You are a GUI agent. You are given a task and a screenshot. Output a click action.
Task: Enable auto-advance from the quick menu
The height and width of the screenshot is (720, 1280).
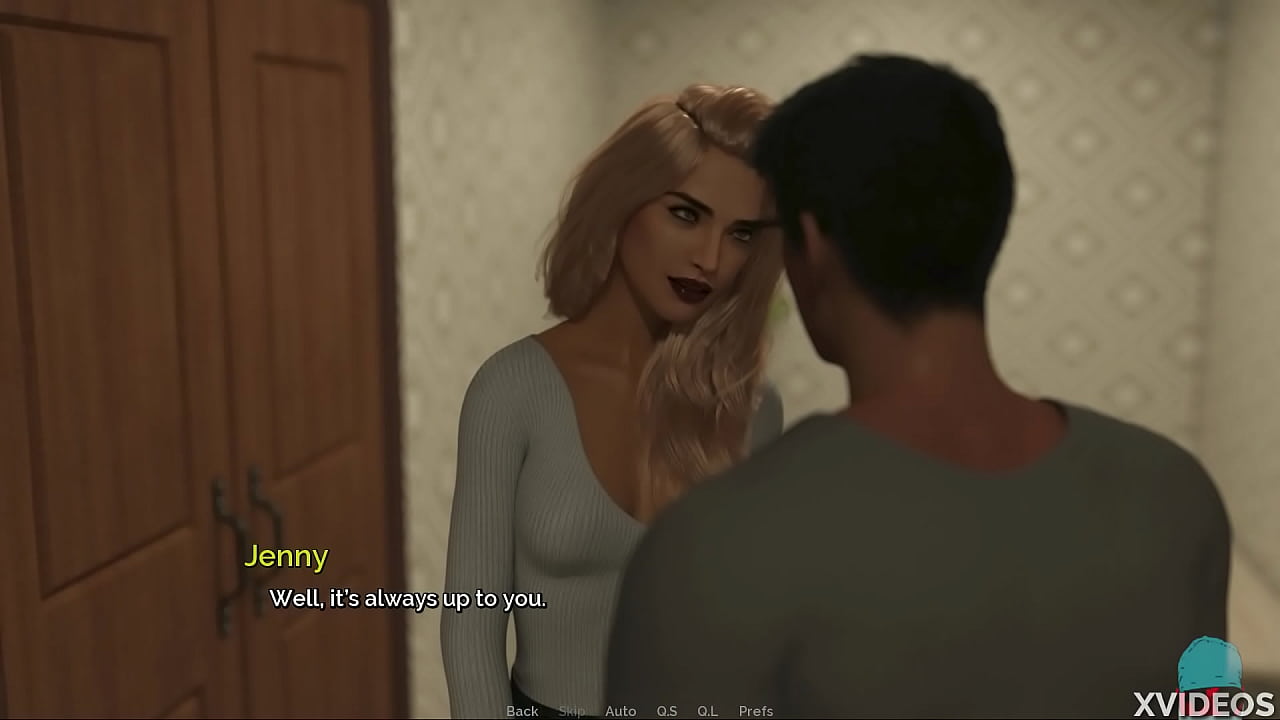pos(621,711)
